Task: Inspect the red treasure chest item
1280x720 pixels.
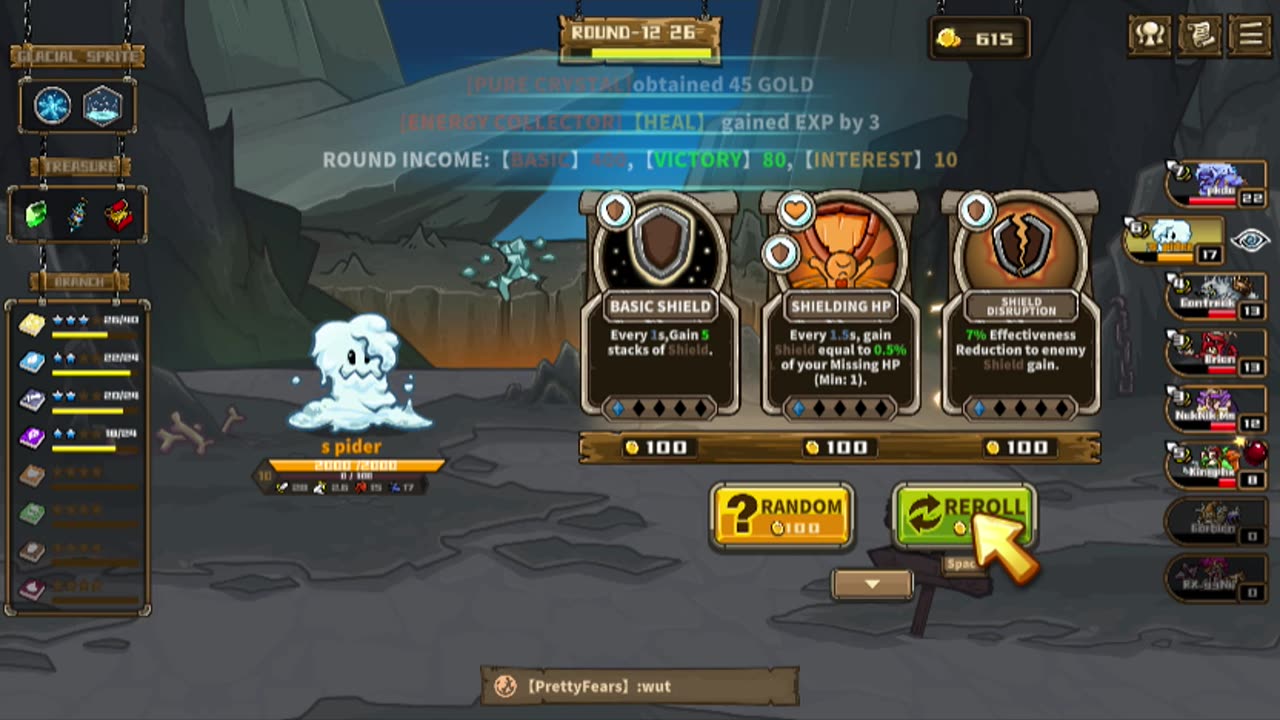Action: tap(119, 214)
